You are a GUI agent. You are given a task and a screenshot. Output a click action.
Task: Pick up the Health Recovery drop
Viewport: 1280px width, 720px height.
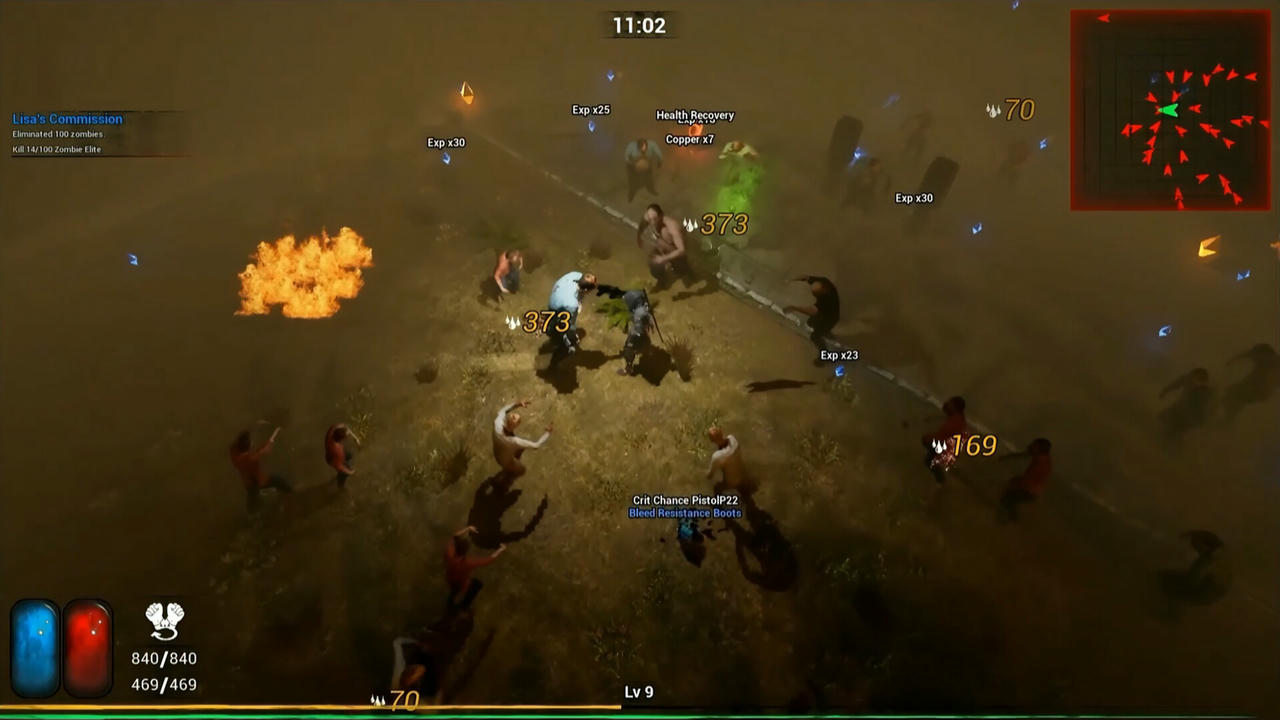pos(694,115)
